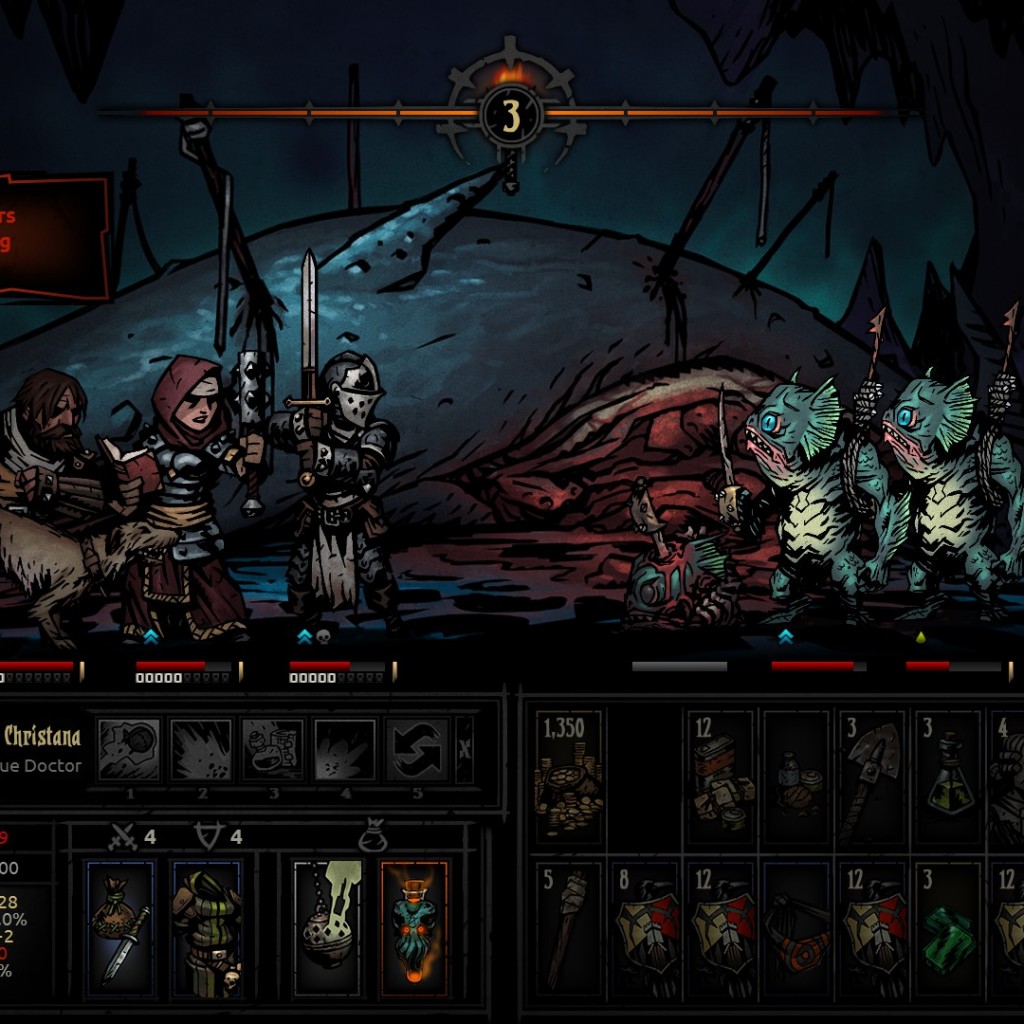
Task: Click the swap position arrows skill
Action: tap(417, 749)
